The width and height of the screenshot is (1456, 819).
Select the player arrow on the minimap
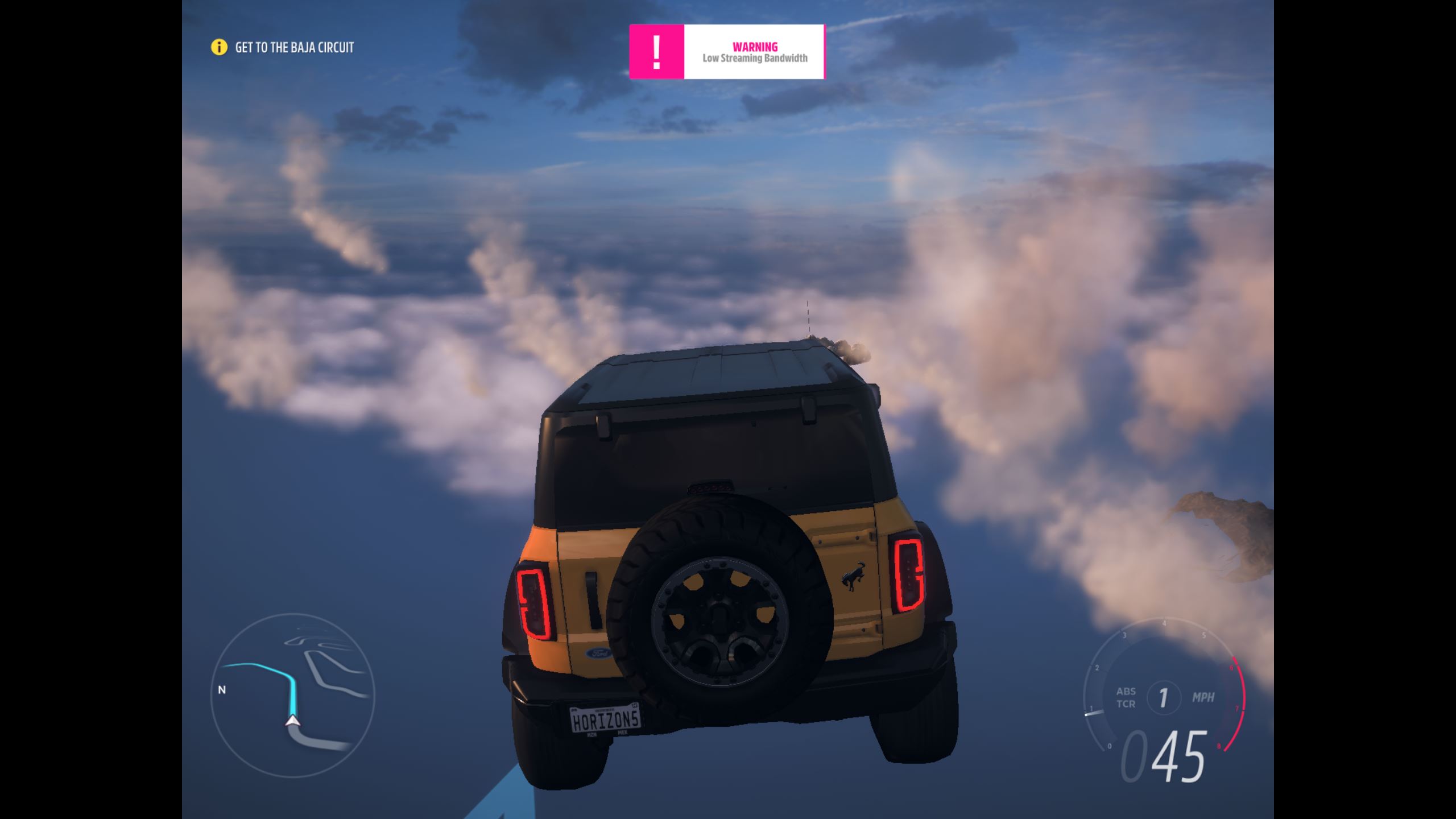pos(293,721)
